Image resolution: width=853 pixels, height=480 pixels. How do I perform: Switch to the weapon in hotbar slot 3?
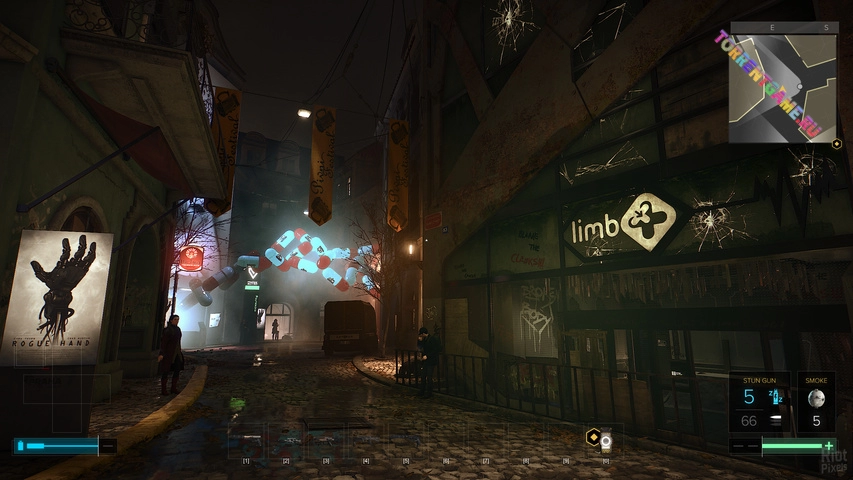pyautogui.click(x=326, y=438)
